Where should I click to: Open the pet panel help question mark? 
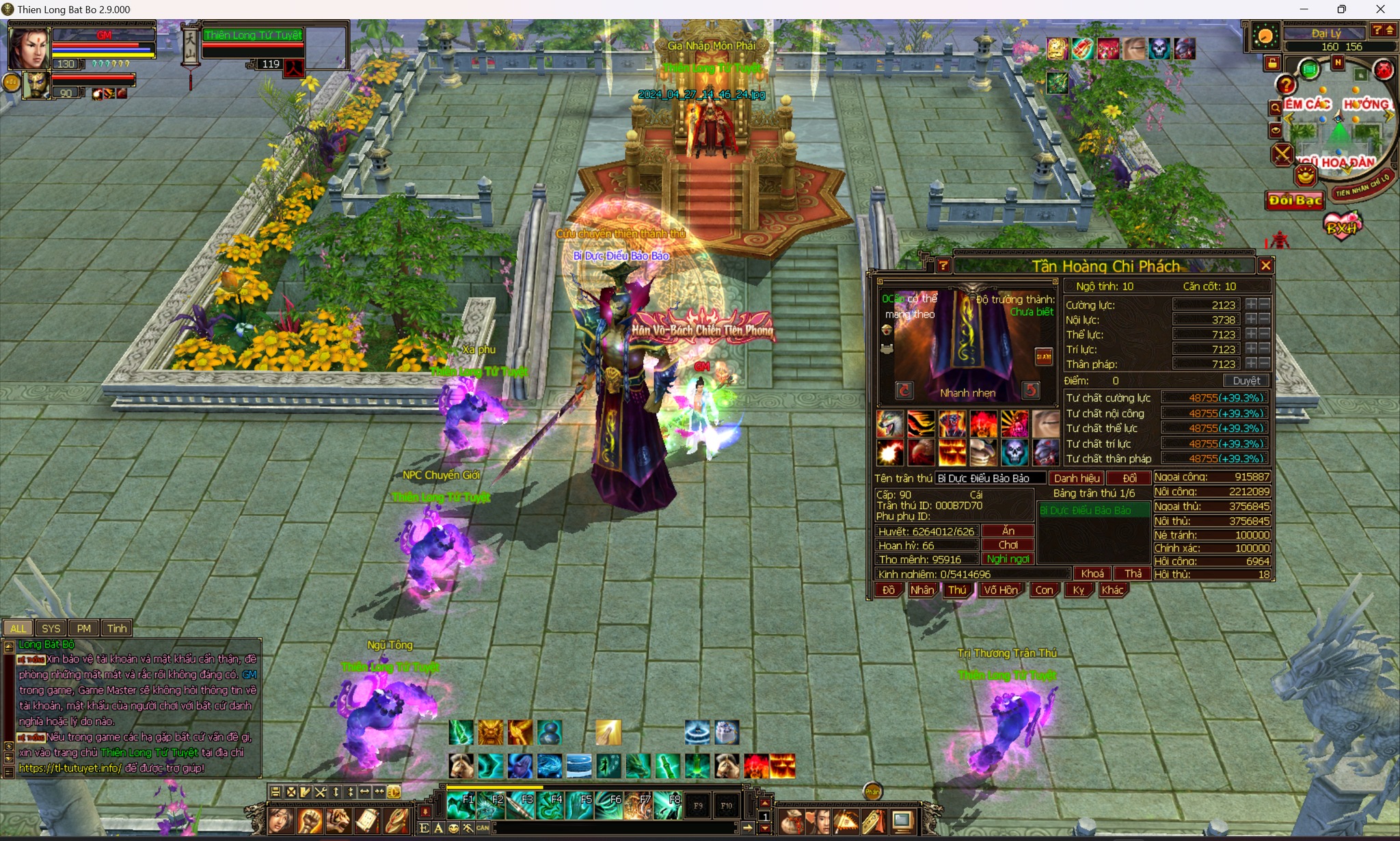pyautogui.click(x=943, y=266)
